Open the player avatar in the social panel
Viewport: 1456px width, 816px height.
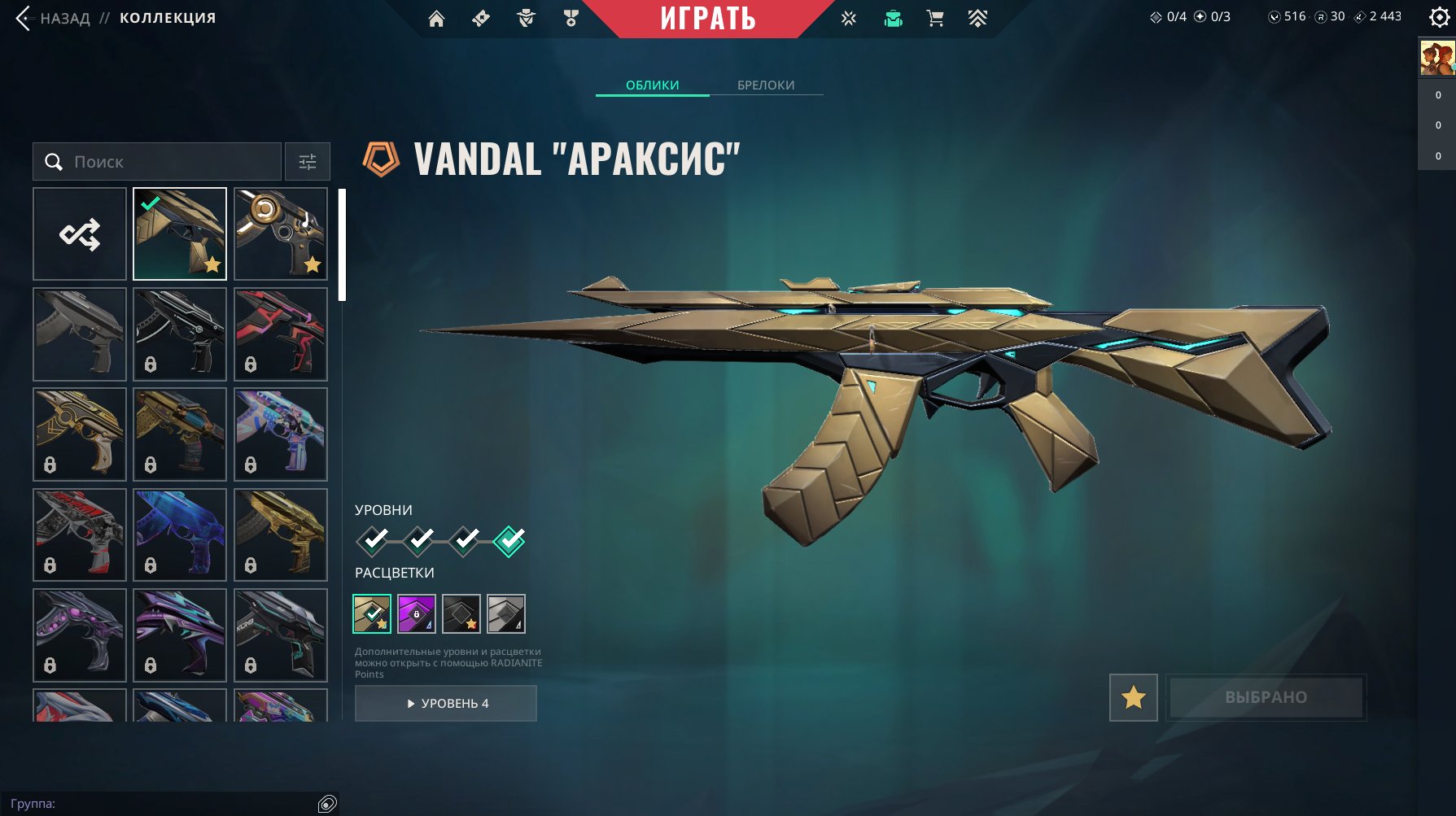pos(1436,59)
